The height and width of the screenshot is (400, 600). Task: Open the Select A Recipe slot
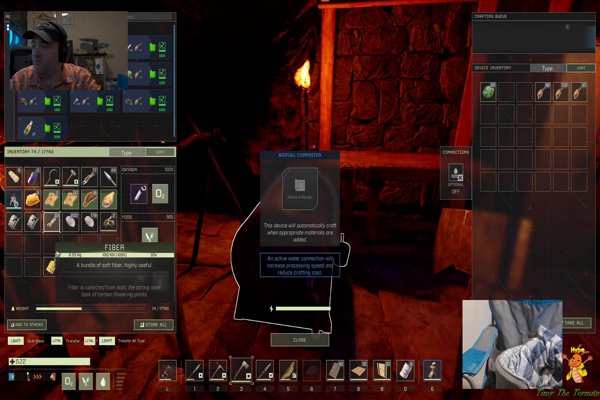click(x=299, y=188)
